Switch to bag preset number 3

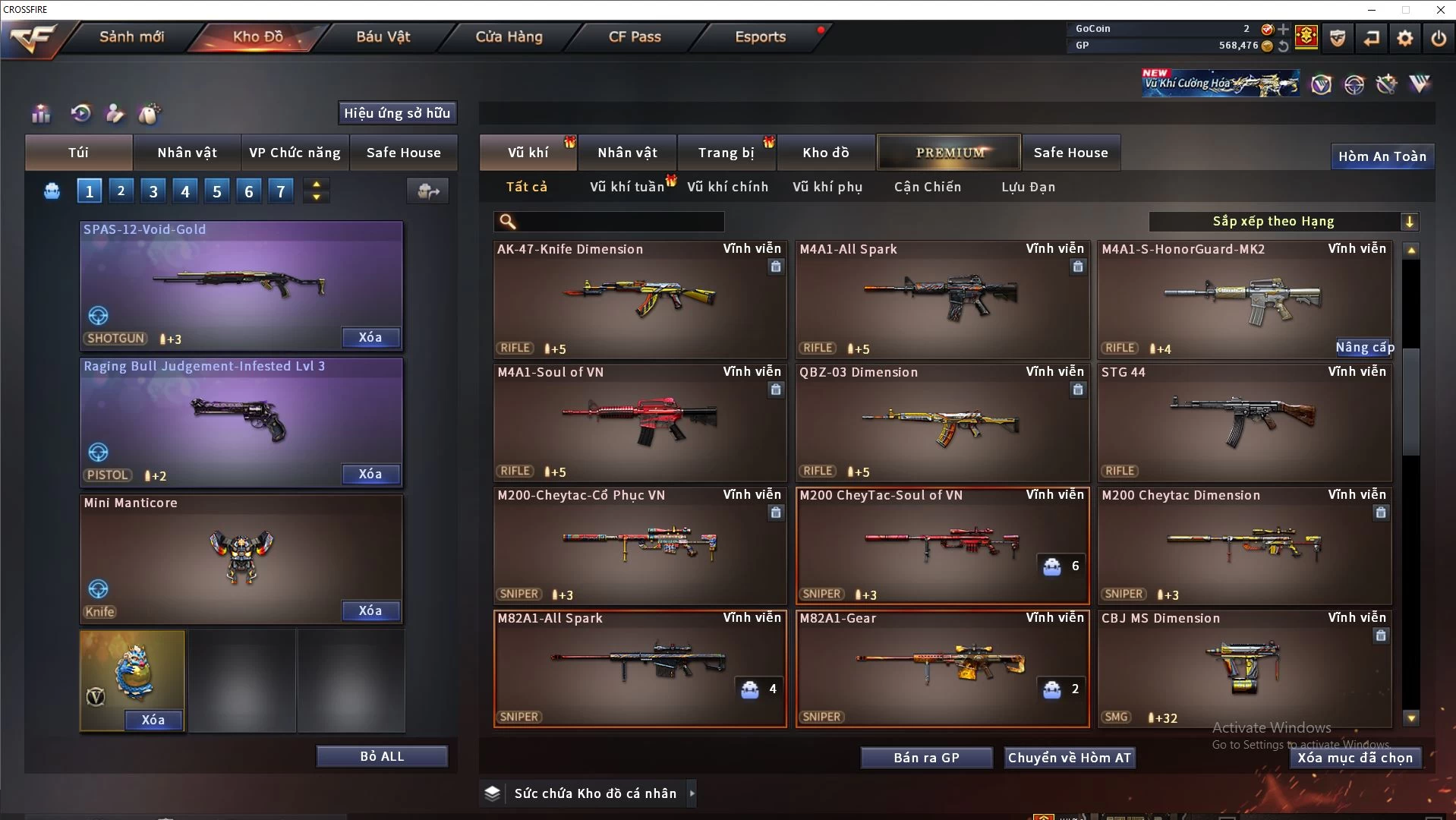(153, 191)
